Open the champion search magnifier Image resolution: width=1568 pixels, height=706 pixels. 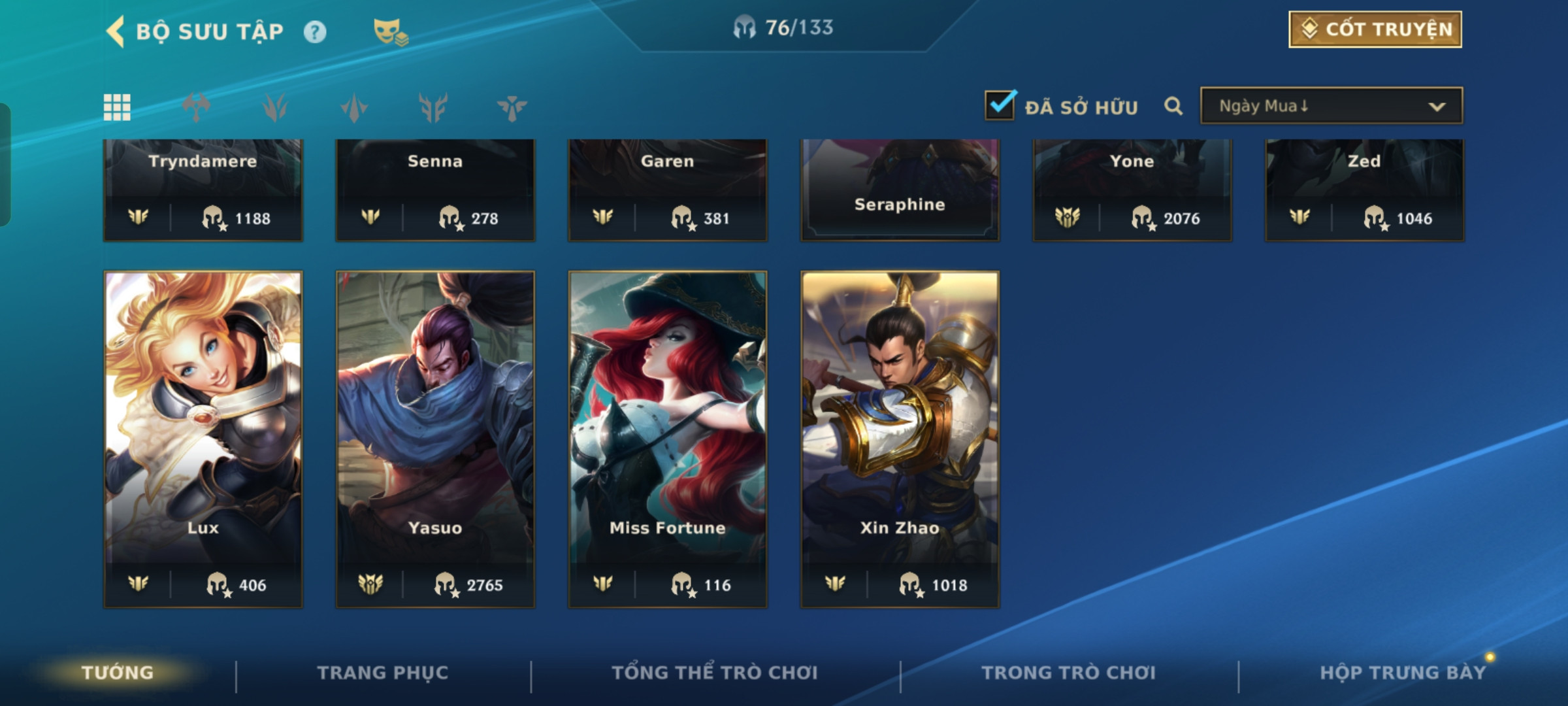(x=1173, y=106)
